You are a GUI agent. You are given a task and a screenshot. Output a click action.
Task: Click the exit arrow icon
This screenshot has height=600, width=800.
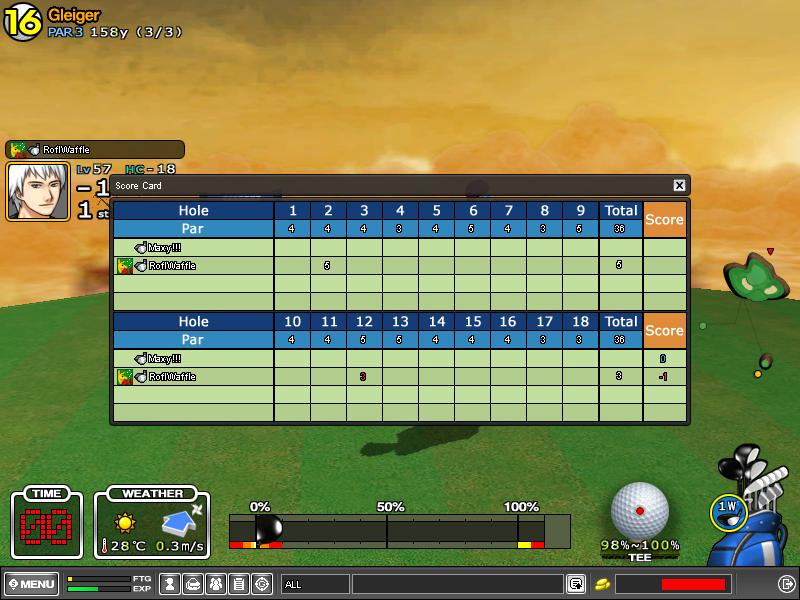click(786, 584)
